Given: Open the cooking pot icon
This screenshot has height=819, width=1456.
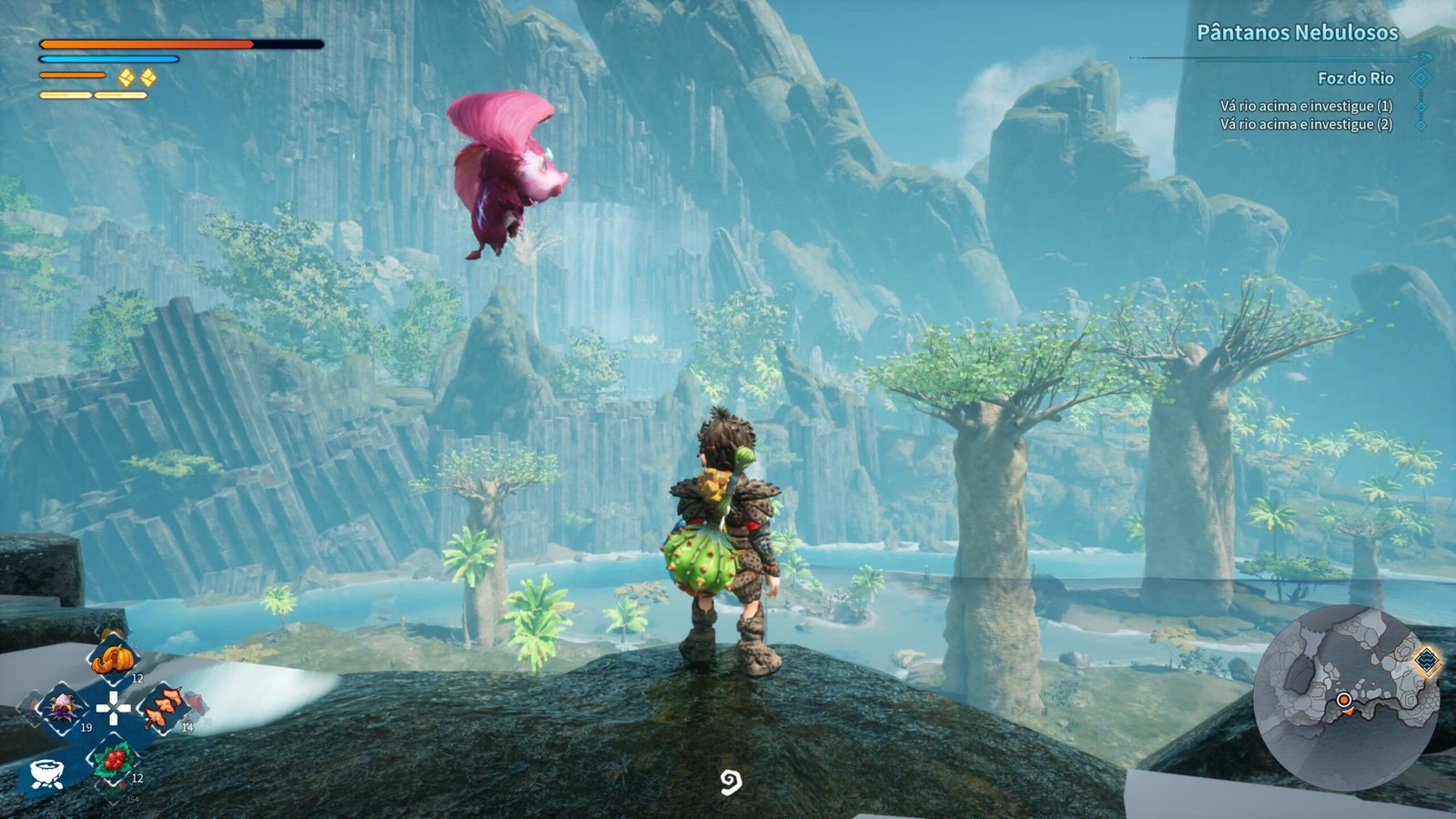Looking at the screenshot, I should (x=45, y=773).
